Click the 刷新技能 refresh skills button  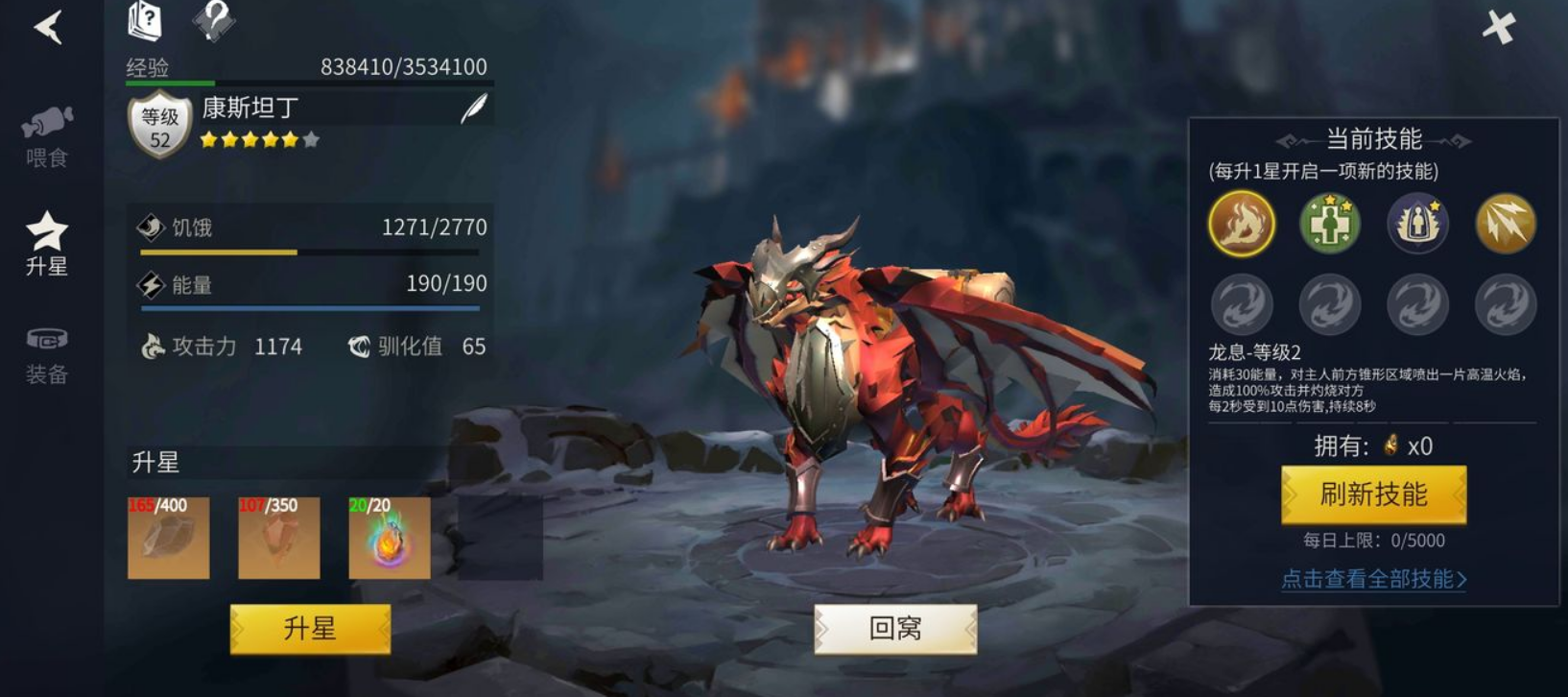pos(1373,494)
